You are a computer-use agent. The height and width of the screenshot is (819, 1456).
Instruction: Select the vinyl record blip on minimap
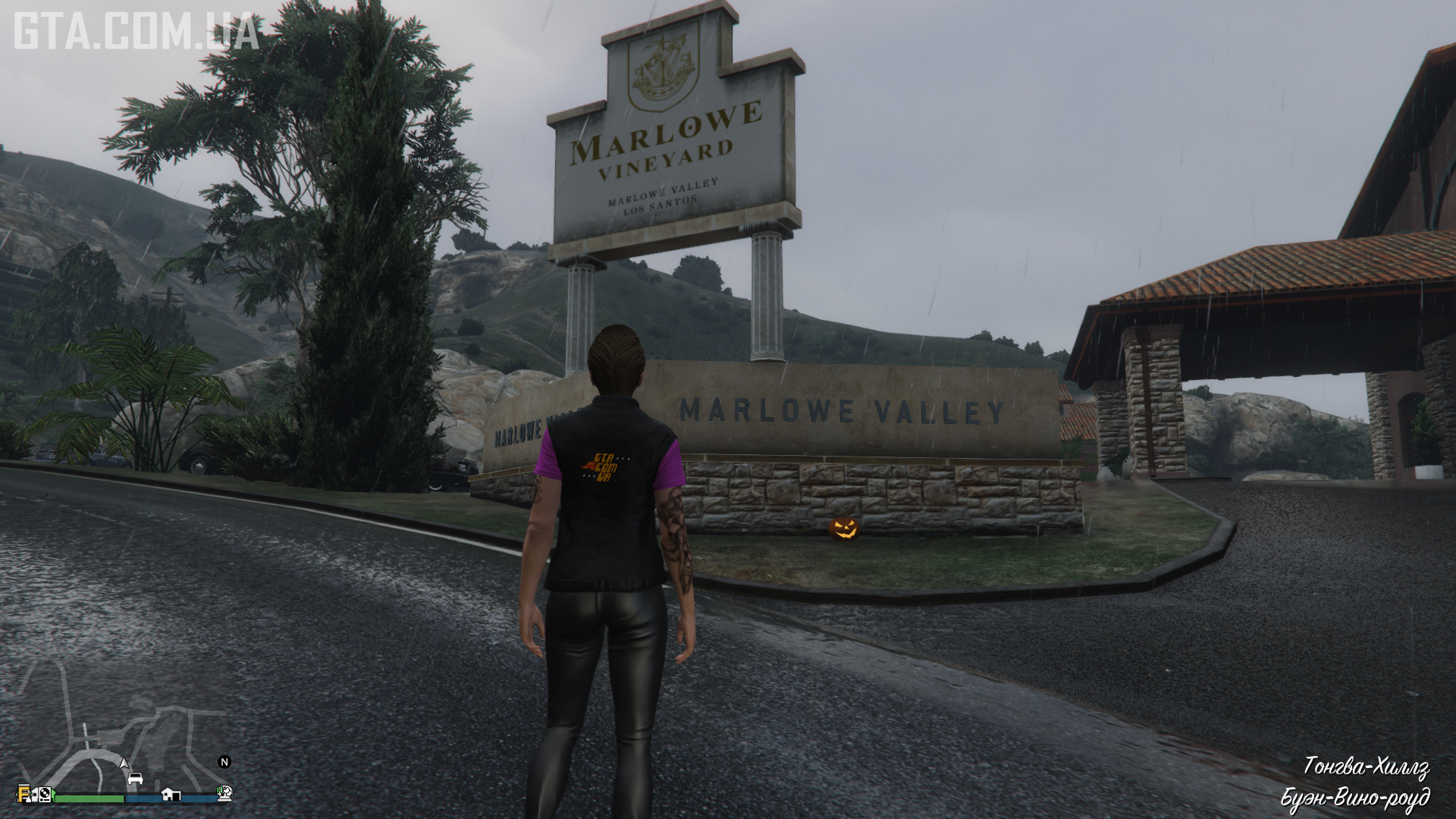[x=45, y=794]
